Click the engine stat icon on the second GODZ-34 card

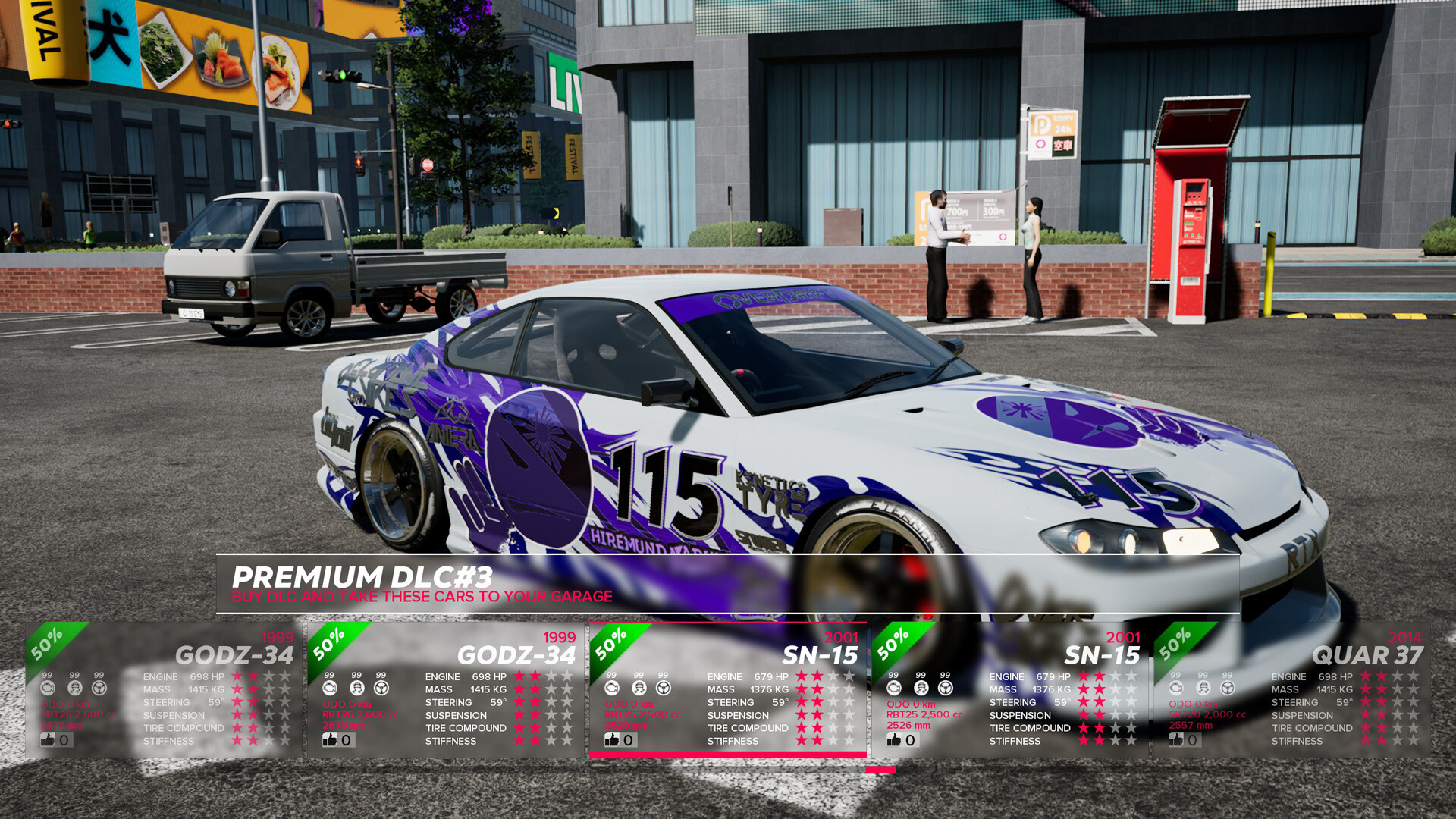point(330,688)
